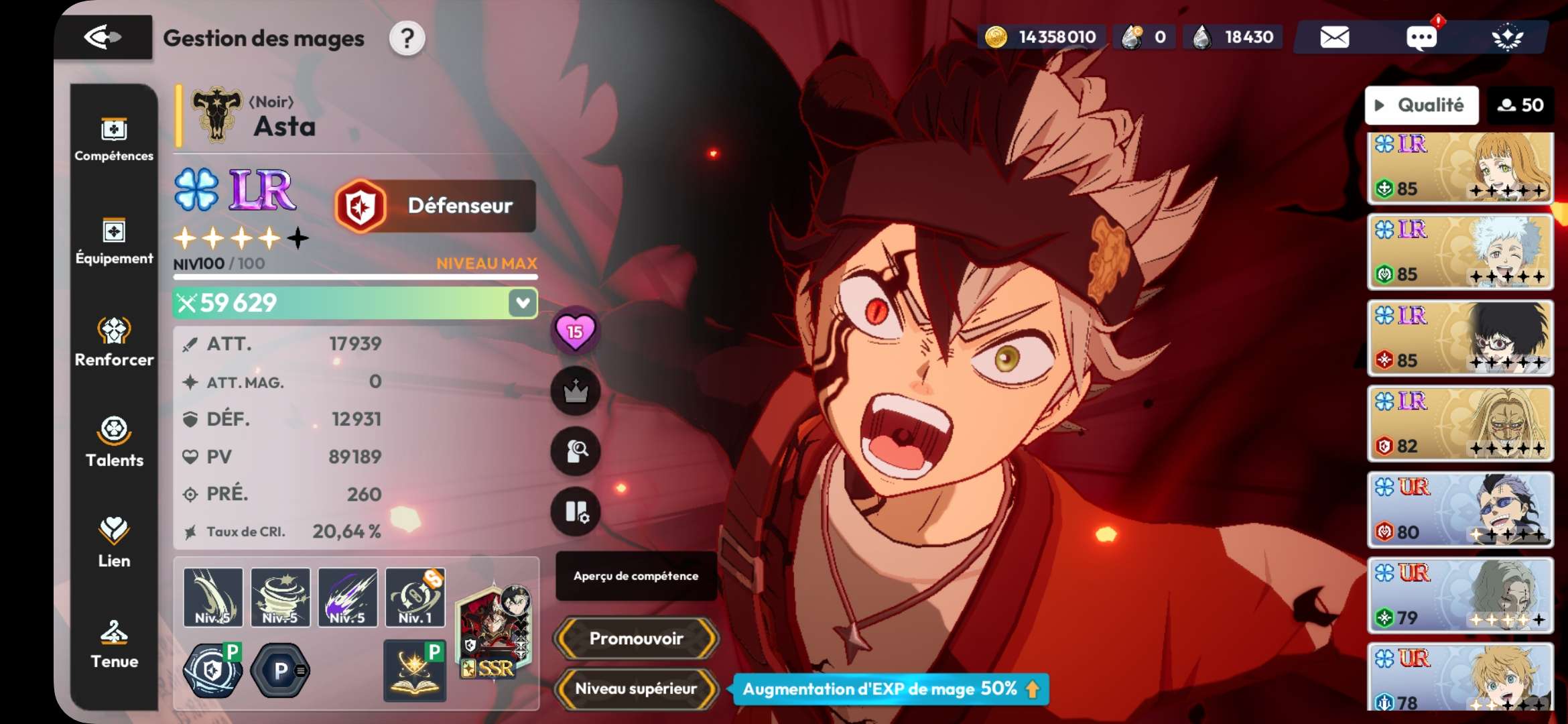Open the Compétences tab

tap(114, 139)
